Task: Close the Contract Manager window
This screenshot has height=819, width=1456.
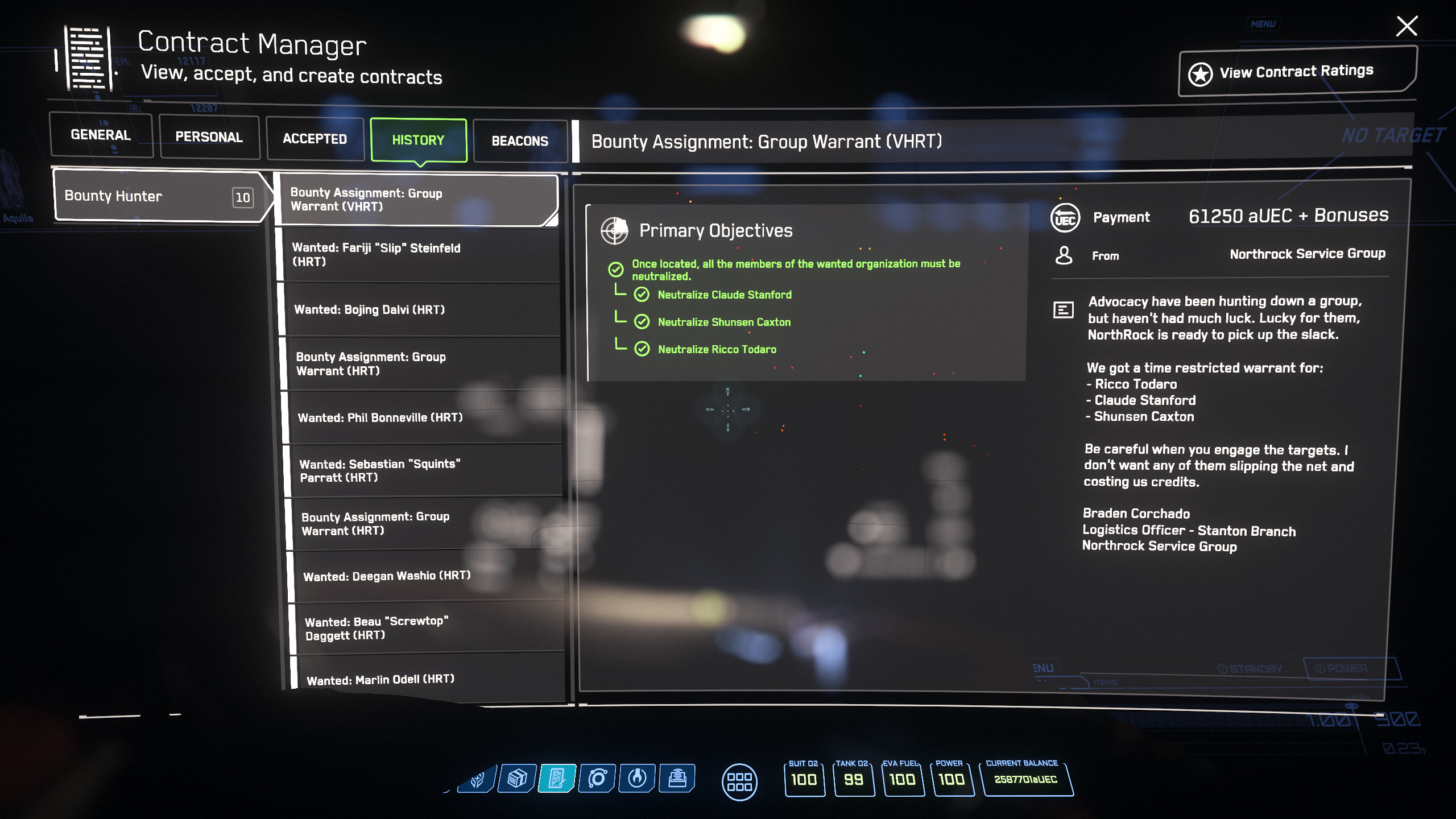Action: tap(1407, 26)
